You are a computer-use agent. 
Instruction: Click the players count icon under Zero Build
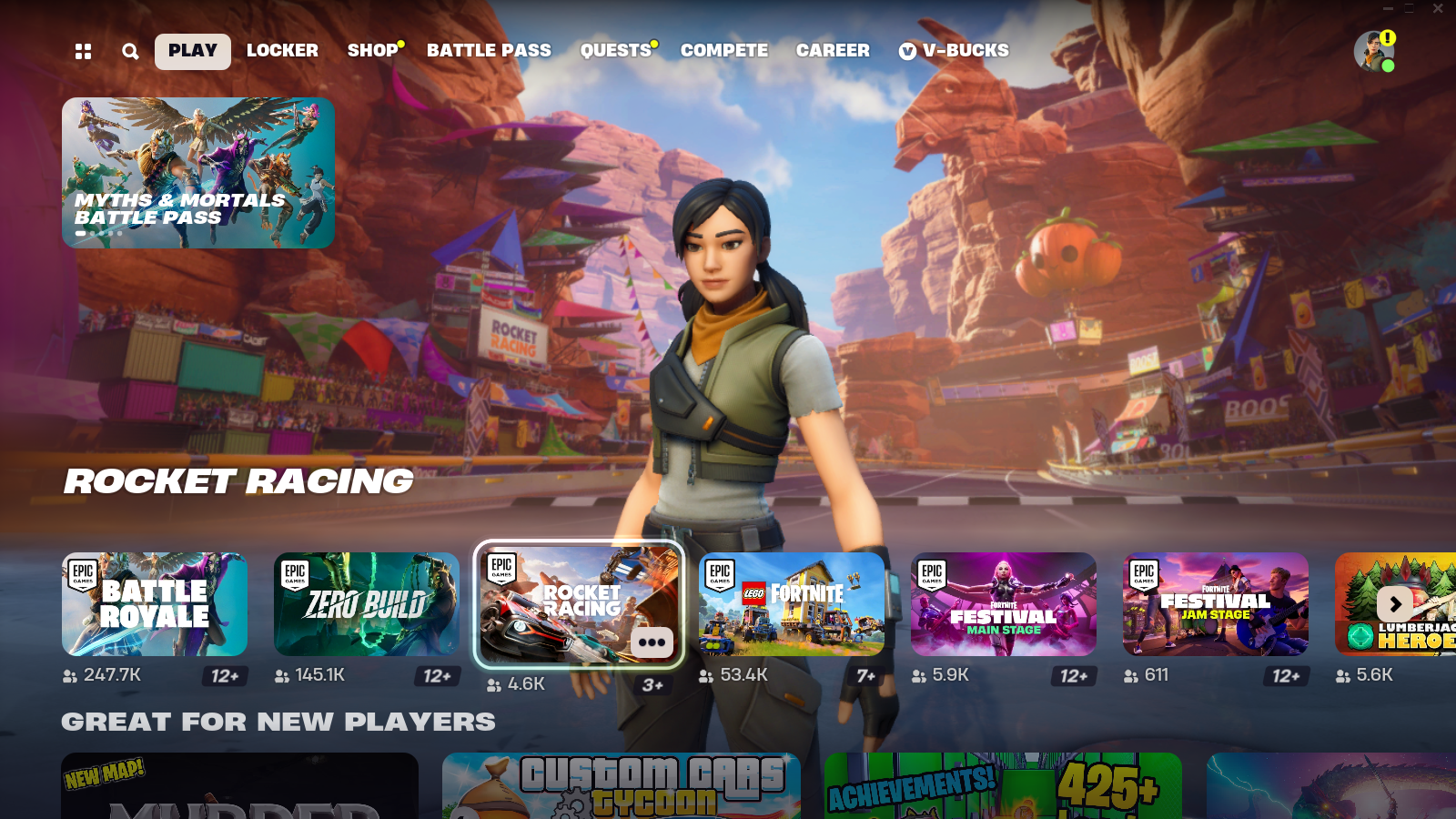pyautogui.click(x=280, y=675)
